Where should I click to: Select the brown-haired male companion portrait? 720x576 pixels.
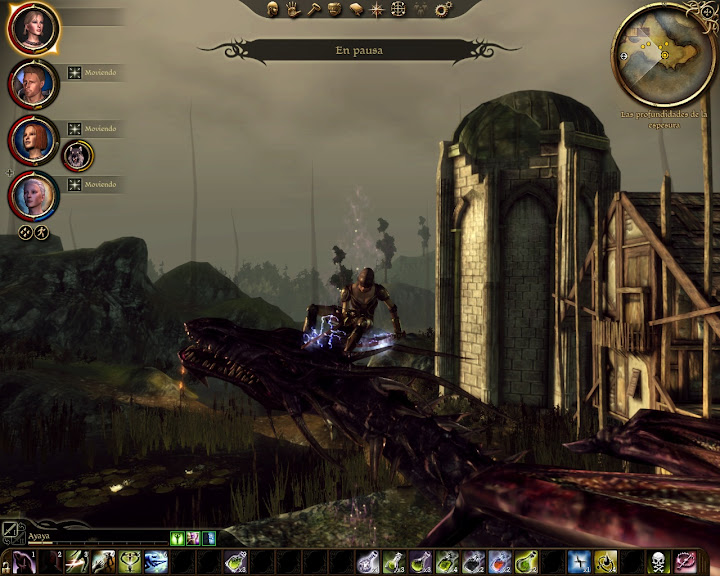[33, 84]
